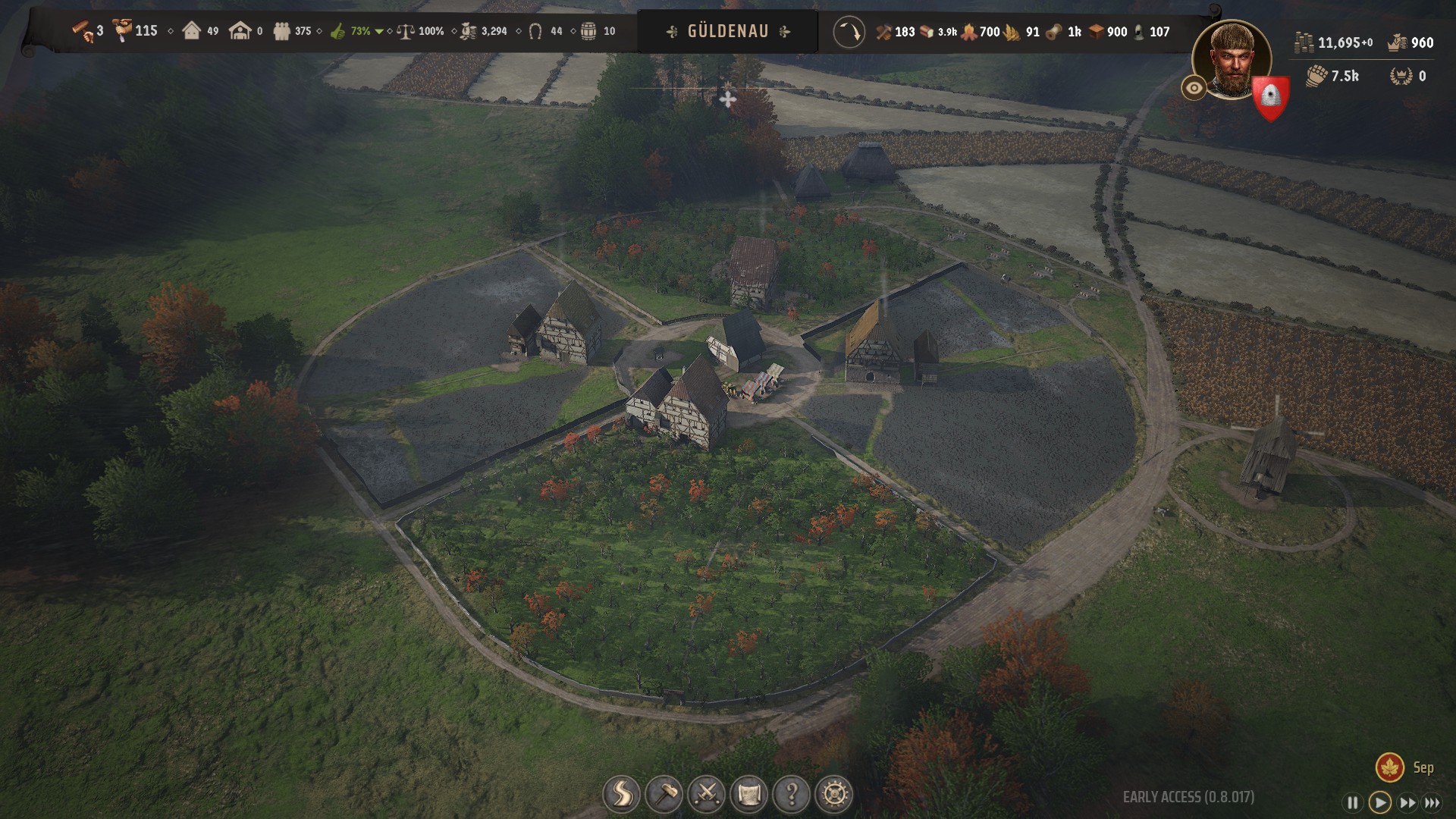Click the population figures icon

coord(282,32)
